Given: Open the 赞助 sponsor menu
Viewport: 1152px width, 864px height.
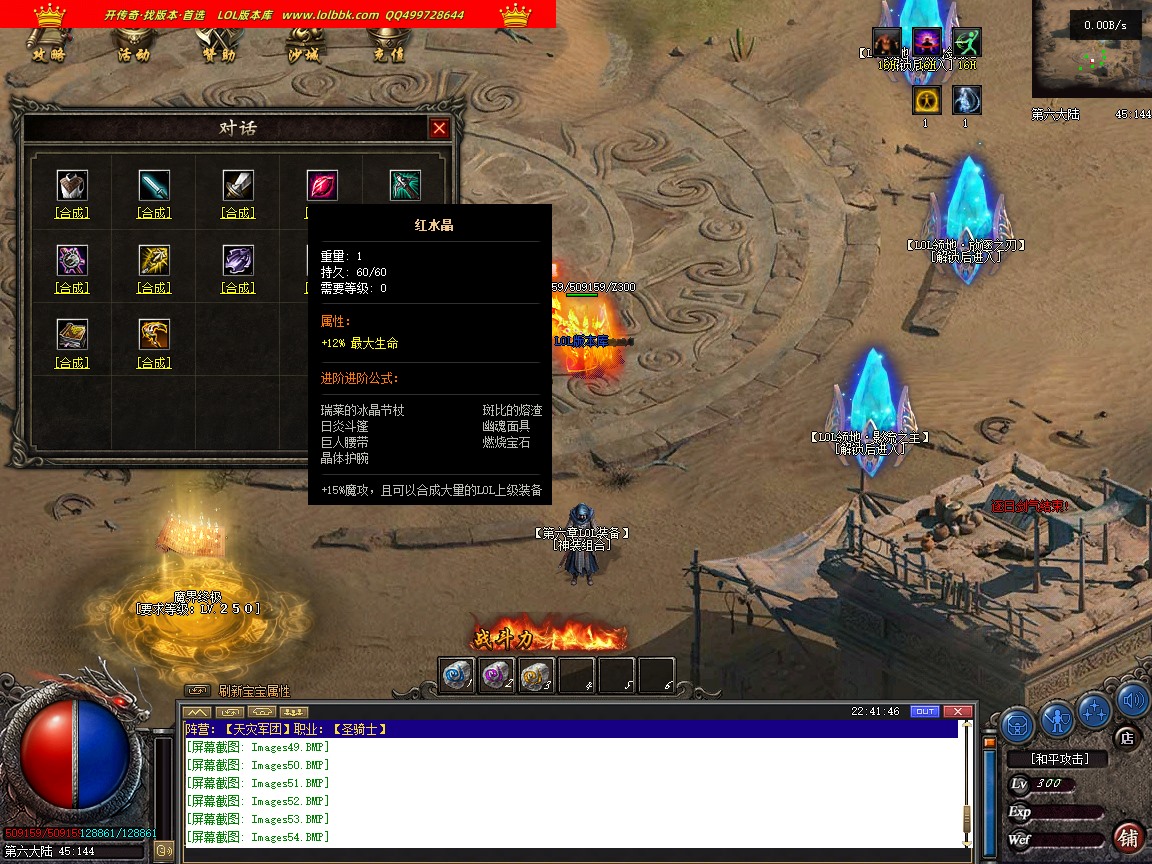Looking at the screenshot, I should [x=219, y=54].
